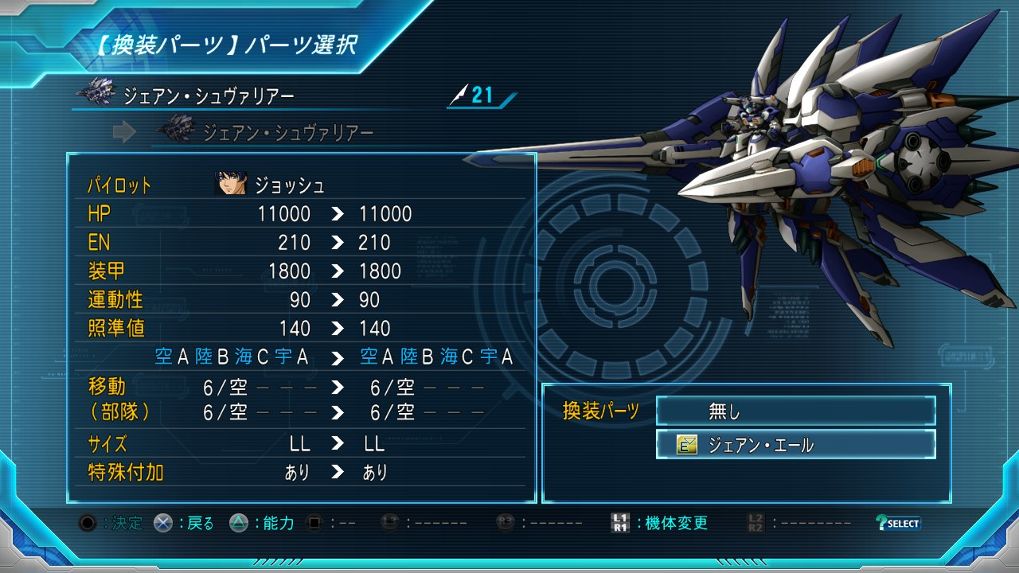
Task: Choose the ジェアン・エール swap part
Action: pyautogui.click(x=795, y=445)
